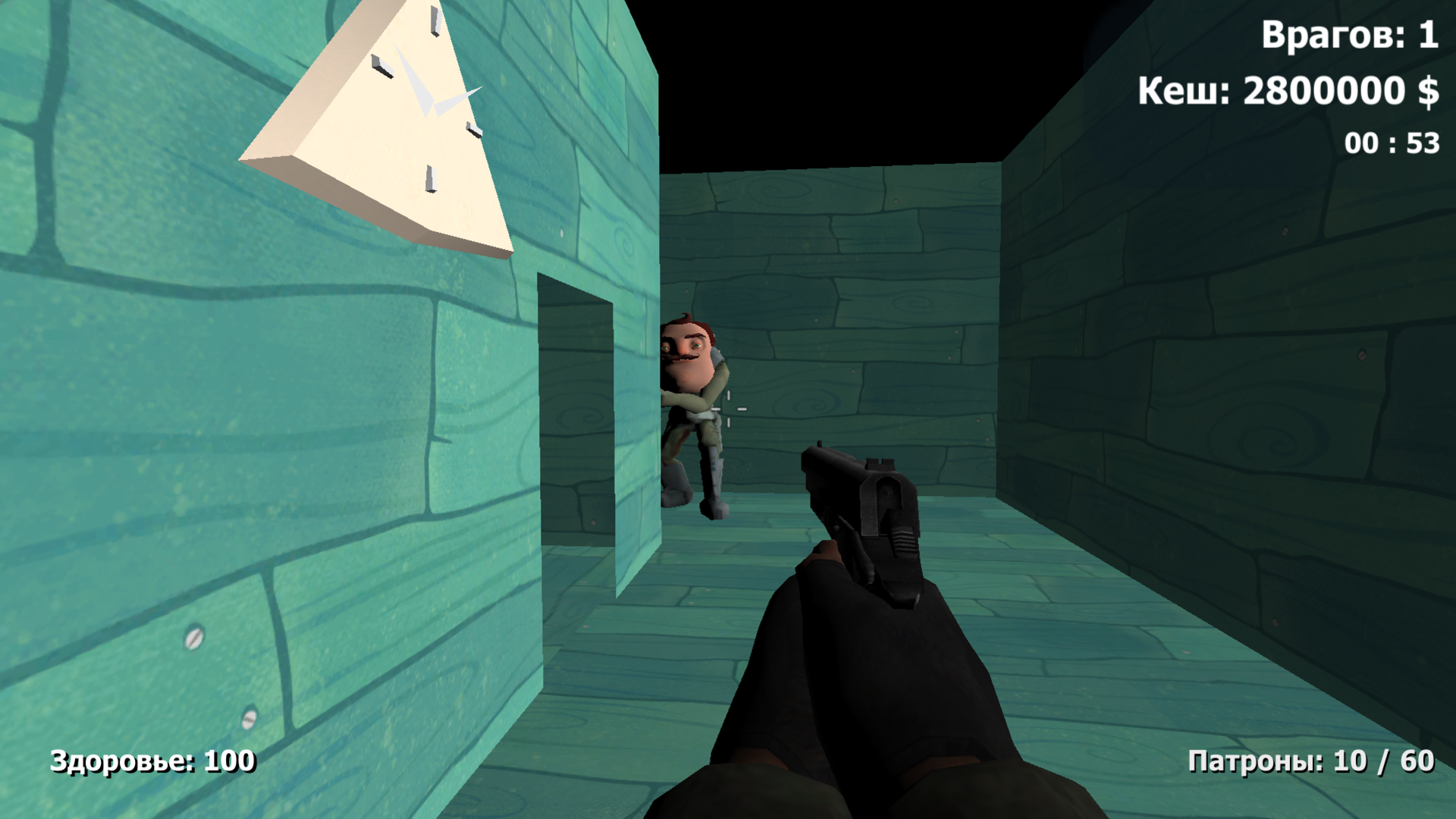
Task: Click the dollar sign after the cash amount
Action: point(1429,92)
